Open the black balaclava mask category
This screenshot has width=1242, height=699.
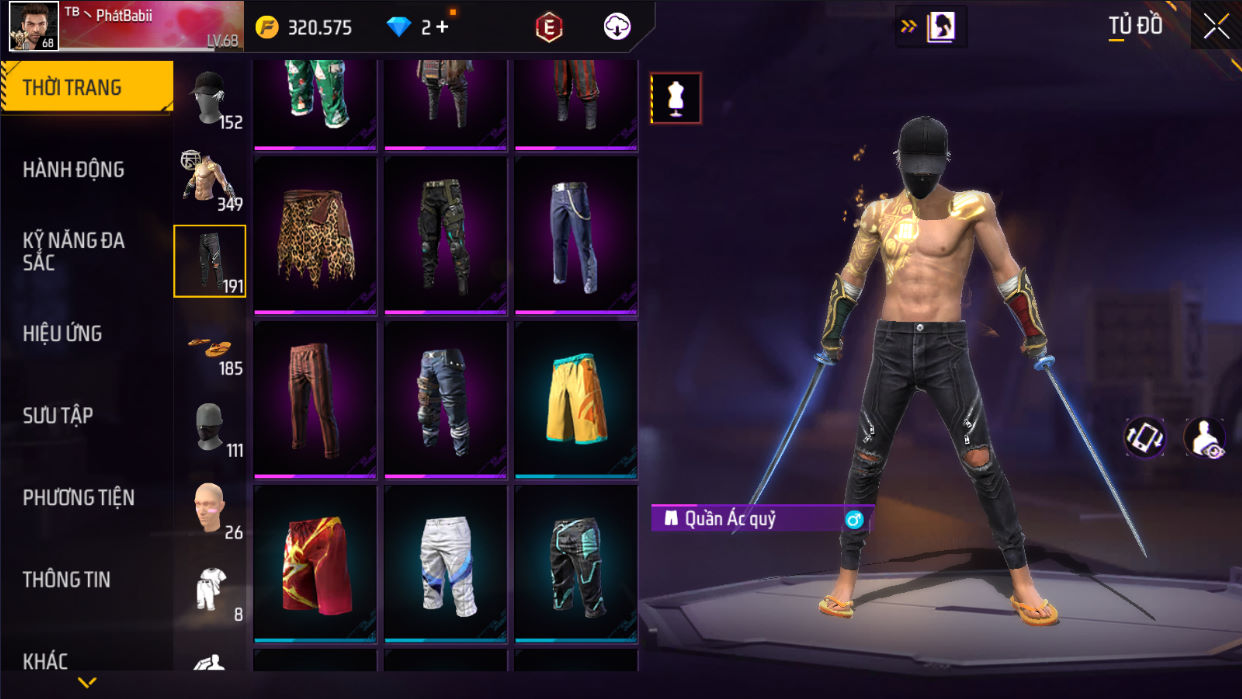tap(210, 428)
